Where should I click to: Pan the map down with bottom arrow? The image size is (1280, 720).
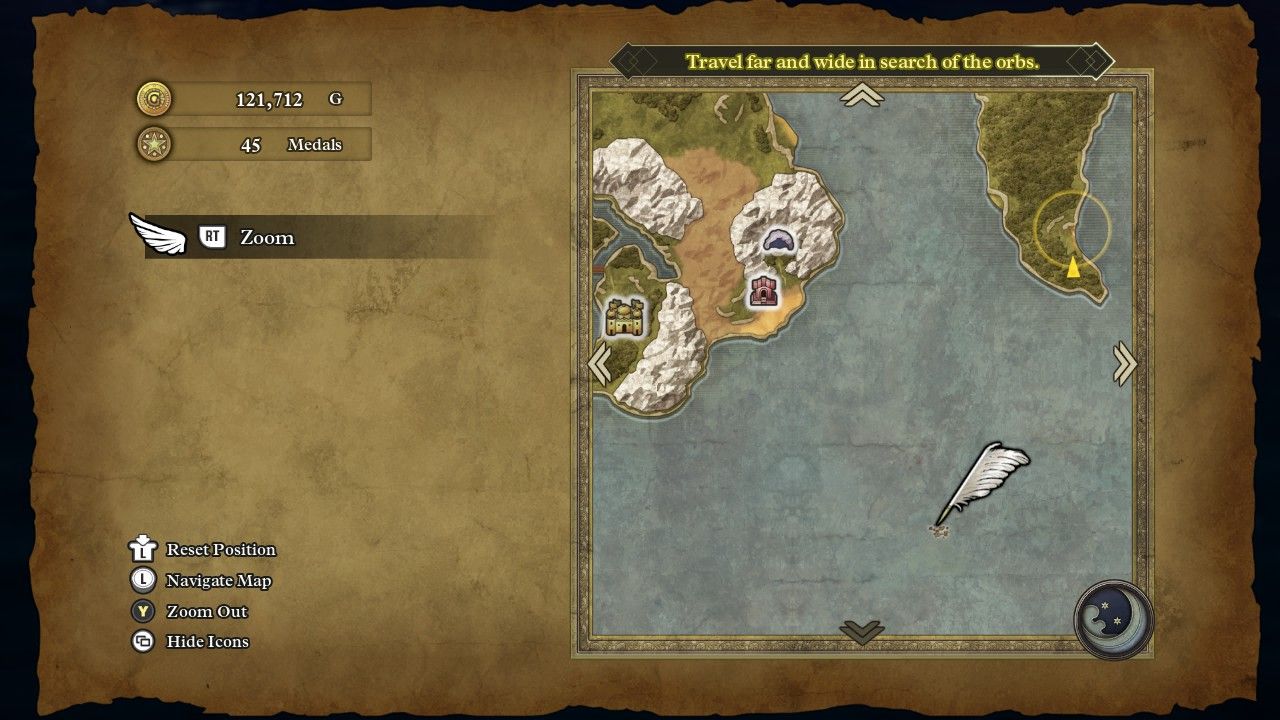click(862, 631)
